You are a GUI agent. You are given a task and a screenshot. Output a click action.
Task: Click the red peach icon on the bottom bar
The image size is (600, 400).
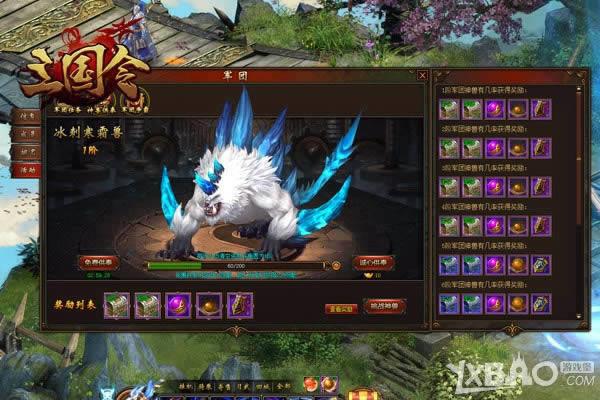pos(312,385)
